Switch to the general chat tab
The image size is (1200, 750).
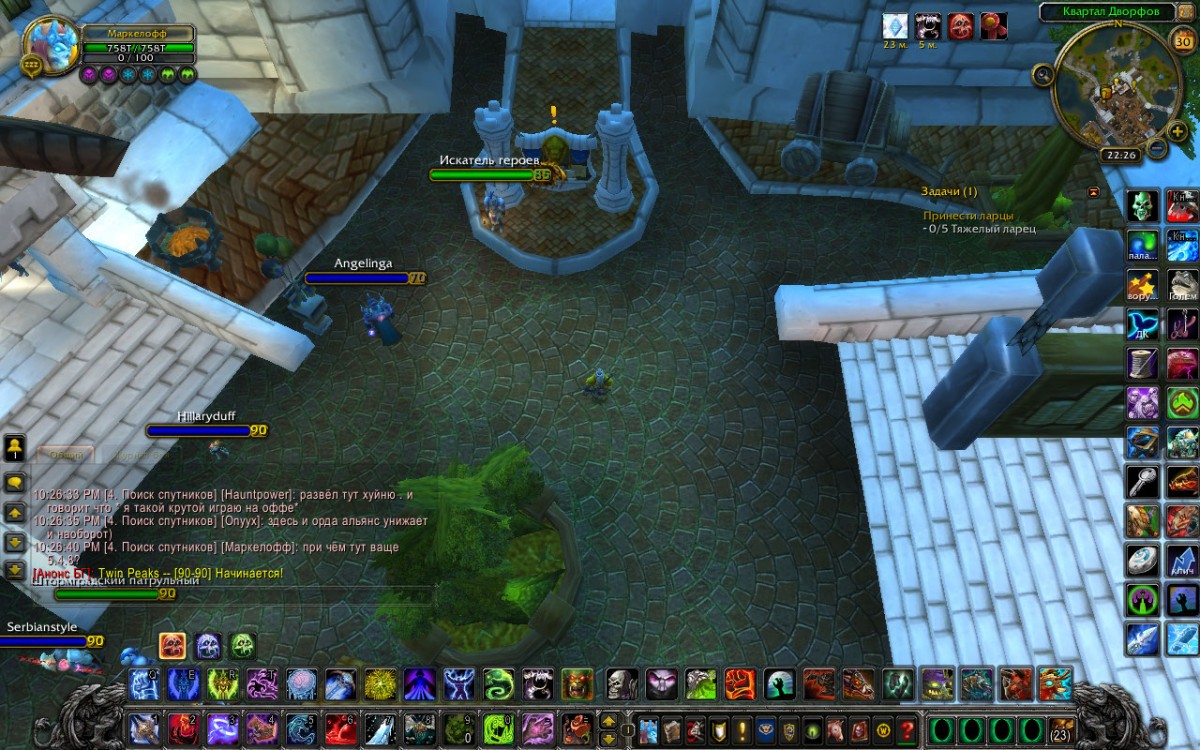point(66,455)
